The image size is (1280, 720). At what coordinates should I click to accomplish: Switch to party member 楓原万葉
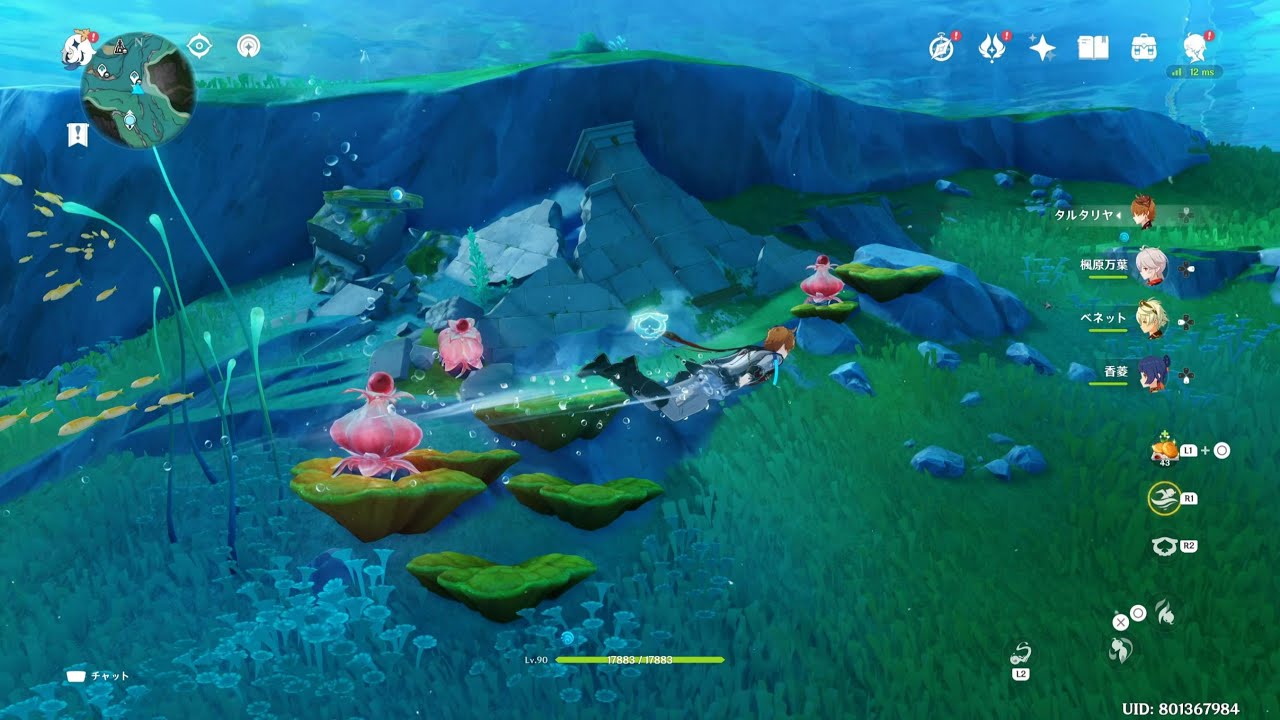point(1151,266)
